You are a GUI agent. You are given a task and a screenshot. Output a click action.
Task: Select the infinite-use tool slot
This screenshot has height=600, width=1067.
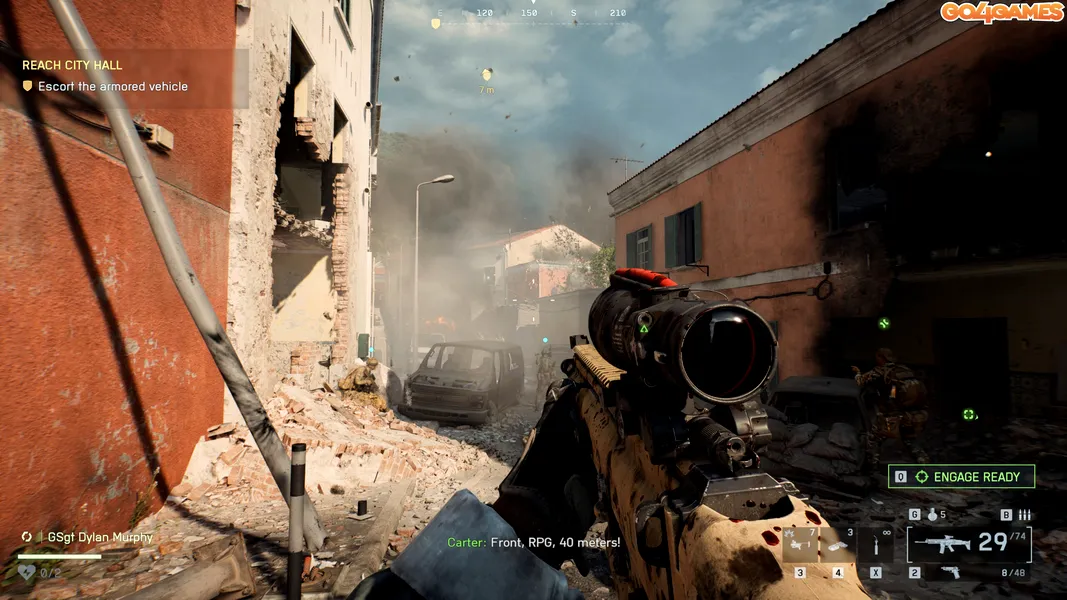pos(876,545)
